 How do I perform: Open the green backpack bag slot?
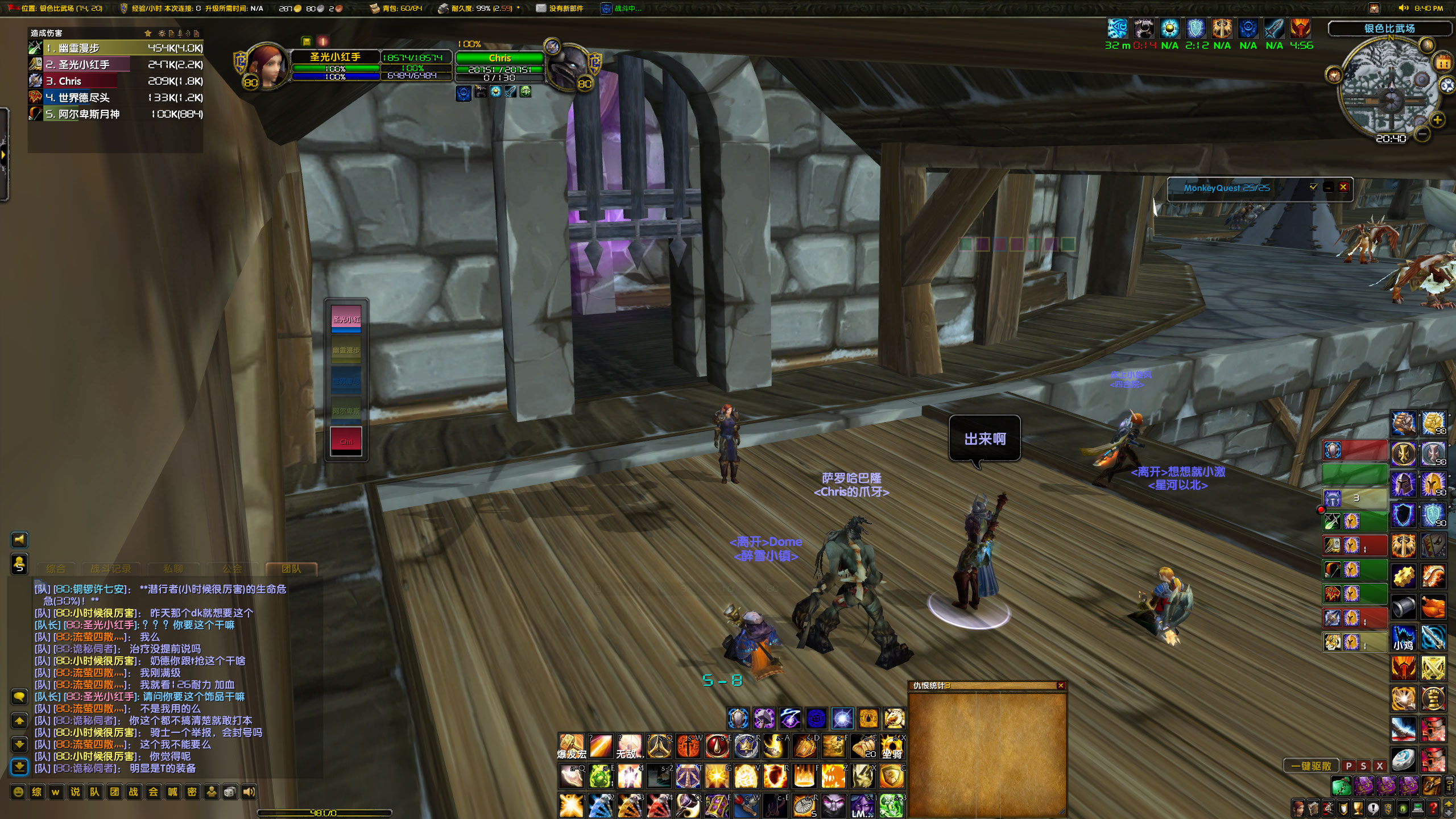point(1341,787)
